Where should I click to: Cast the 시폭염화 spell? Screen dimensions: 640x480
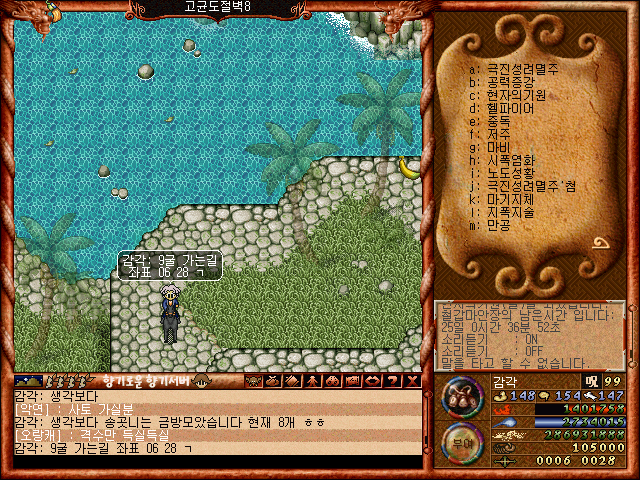(510, 160)
